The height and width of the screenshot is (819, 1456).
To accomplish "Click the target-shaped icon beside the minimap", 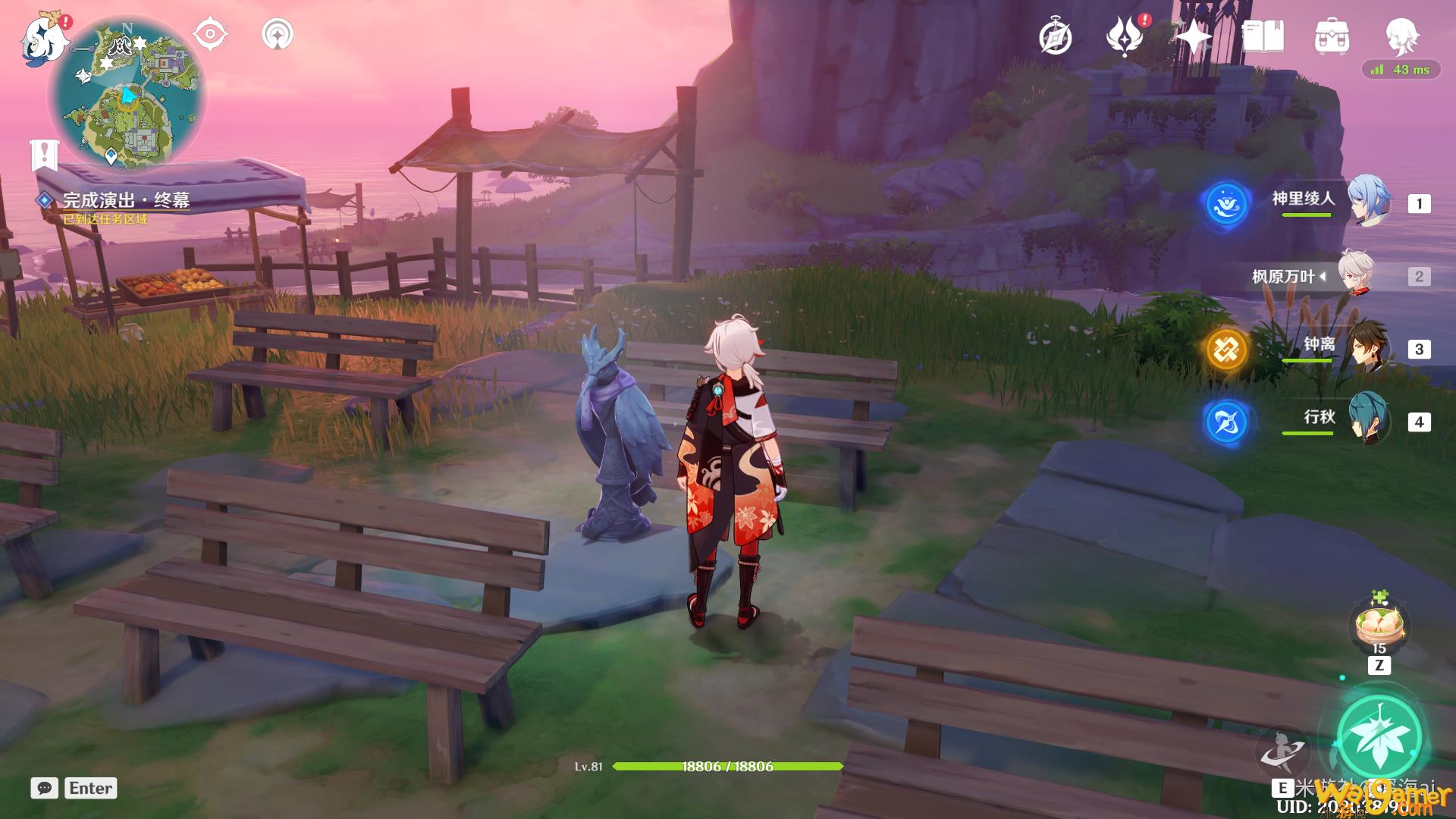I will (x=210, y=35).
